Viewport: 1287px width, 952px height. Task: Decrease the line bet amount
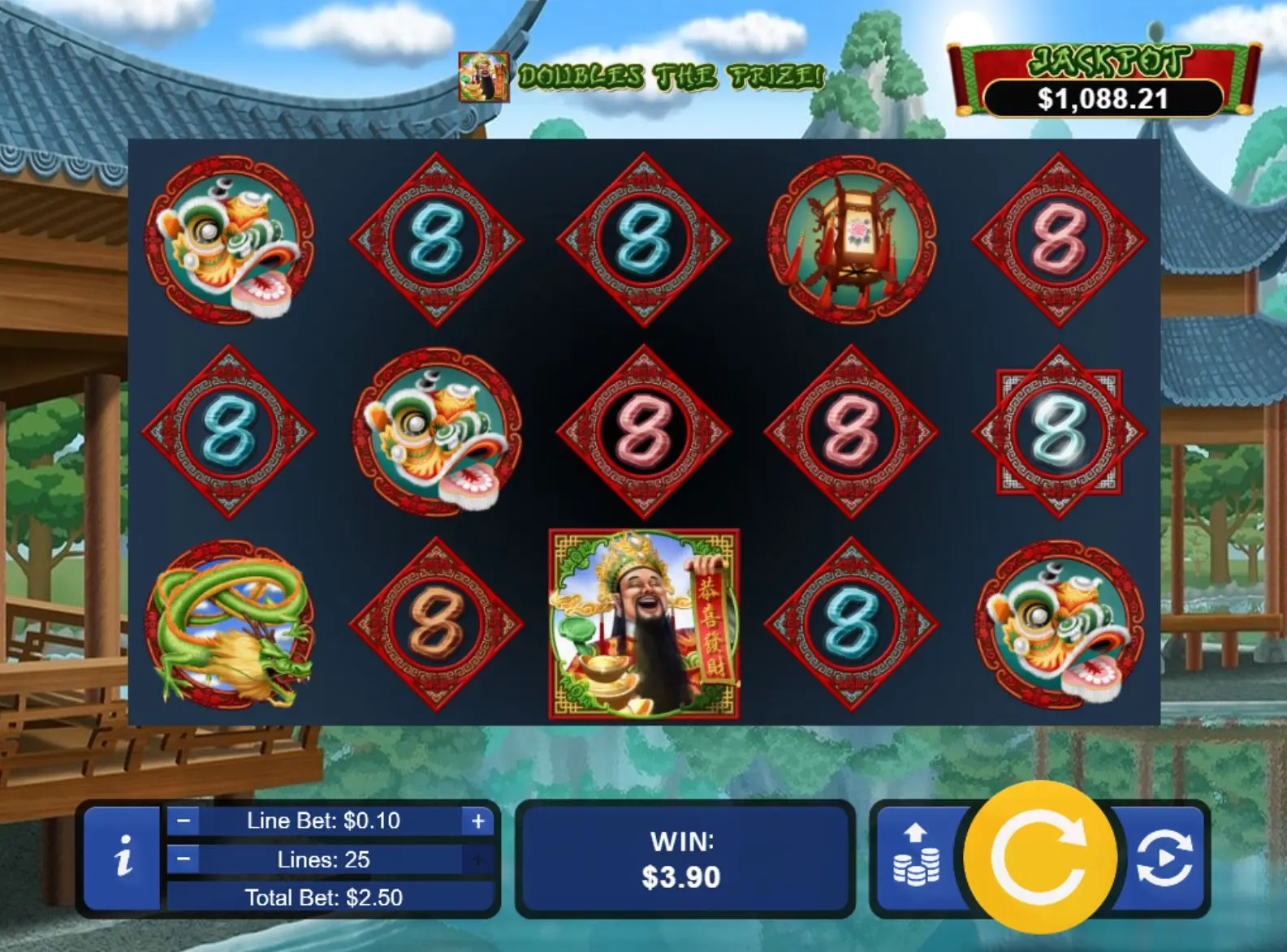[x=184, y=821]
